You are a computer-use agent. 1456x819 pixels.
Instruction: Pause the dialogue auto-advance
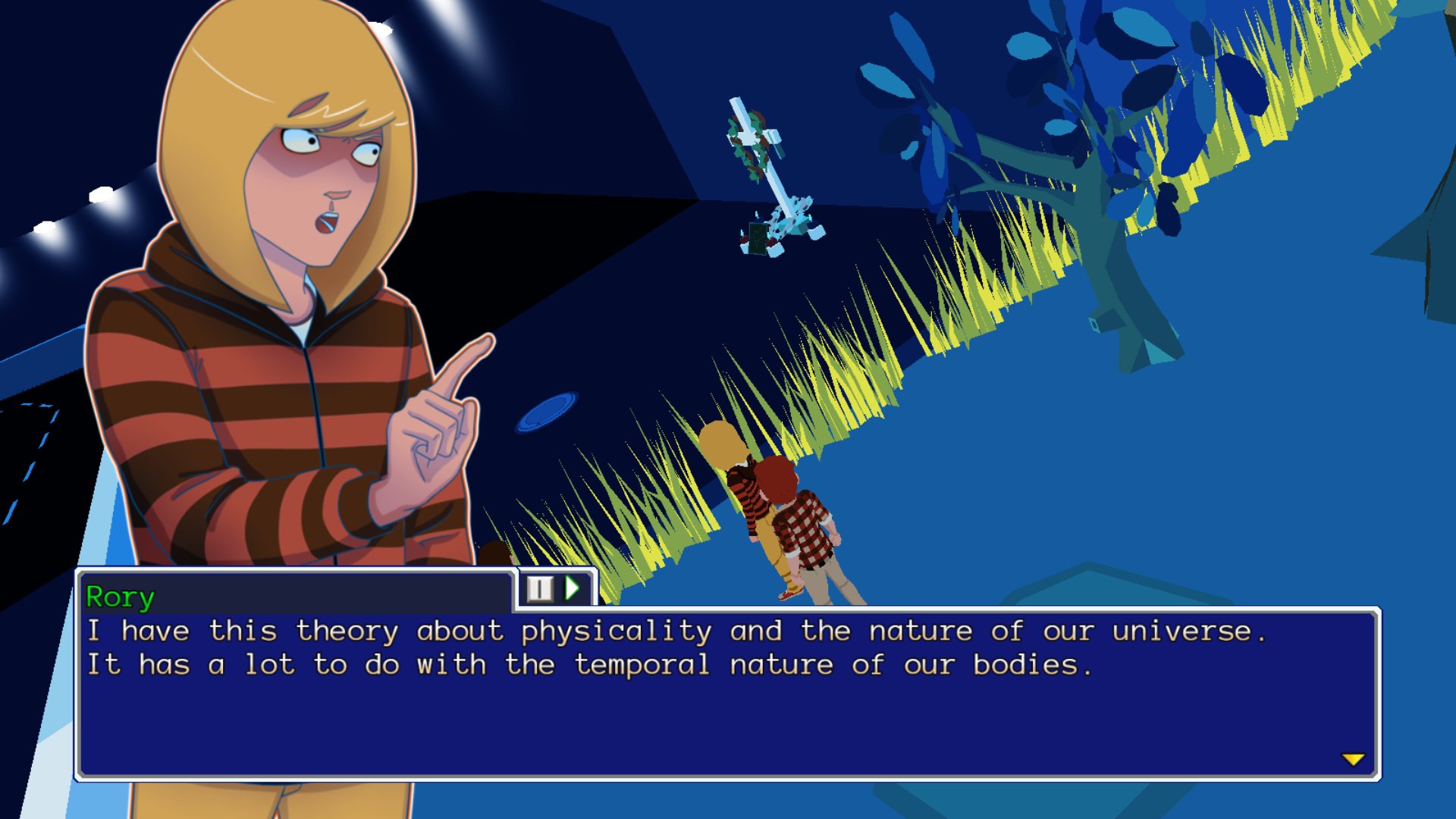click(540, 588)
